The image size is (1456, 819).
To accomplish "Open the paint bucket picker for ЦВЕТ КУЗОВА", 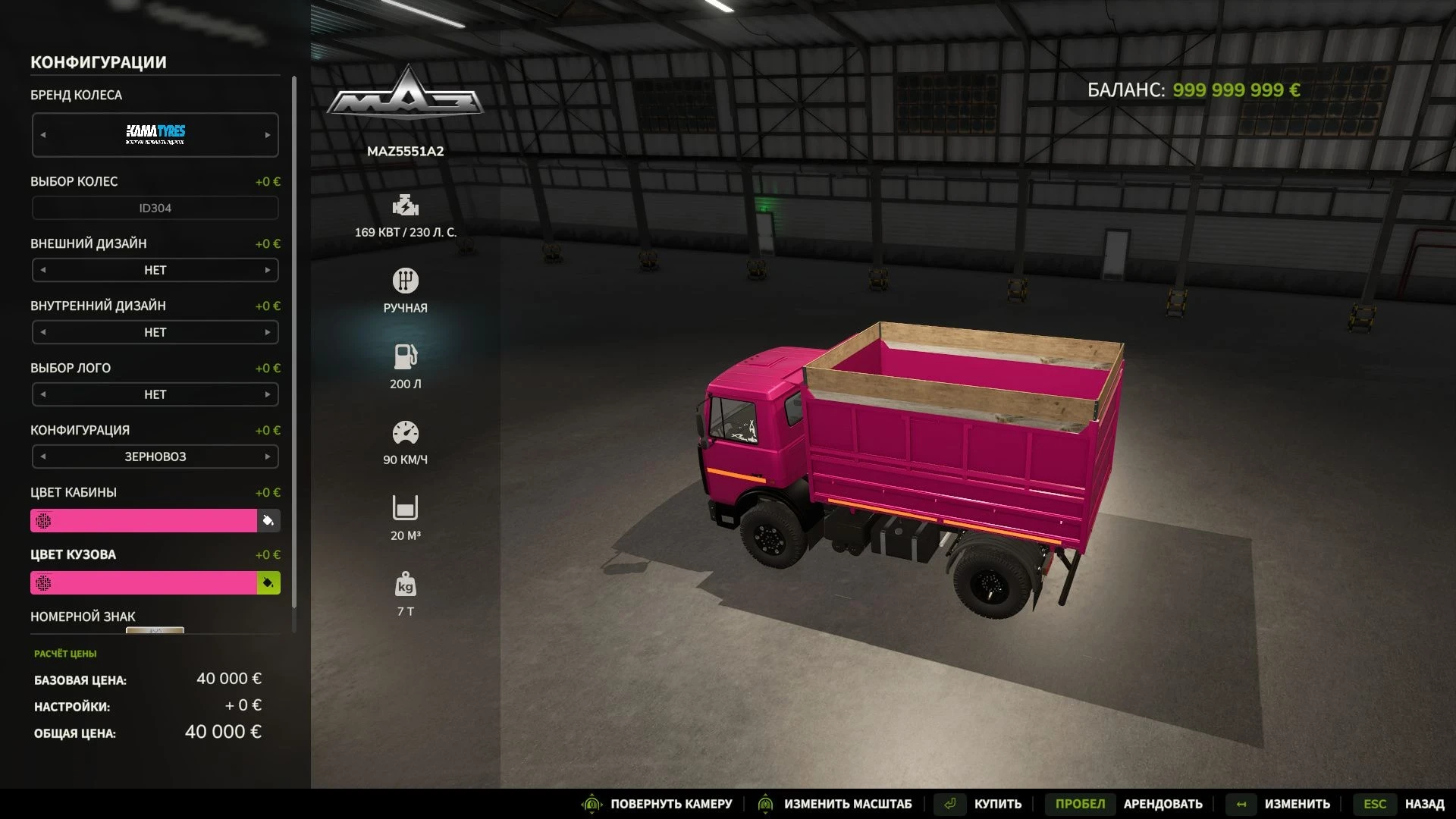I will click(x=269, y=582).
